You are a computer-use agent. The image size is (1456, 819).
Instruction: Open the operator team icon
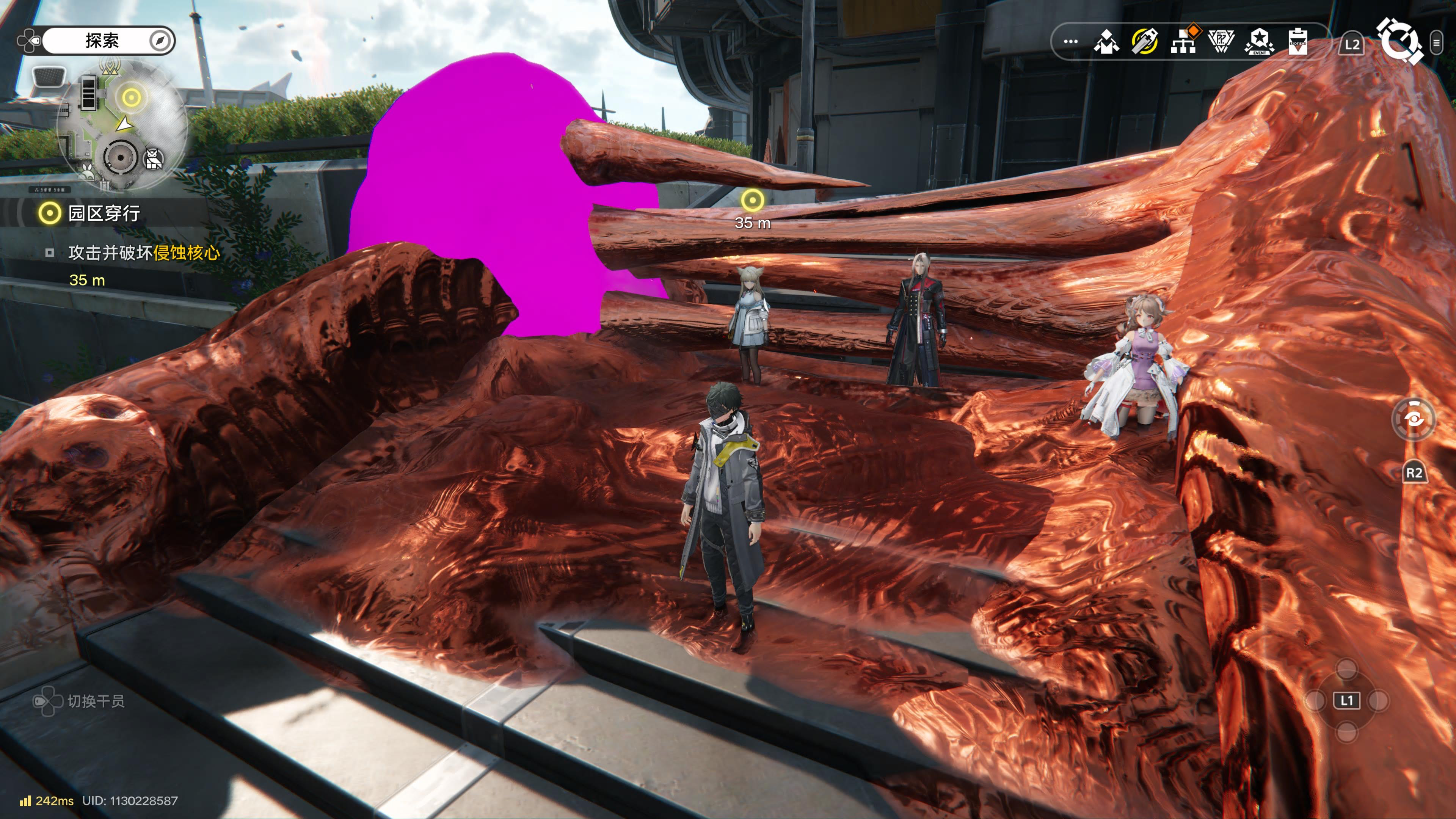click(x=1106, y=42)
